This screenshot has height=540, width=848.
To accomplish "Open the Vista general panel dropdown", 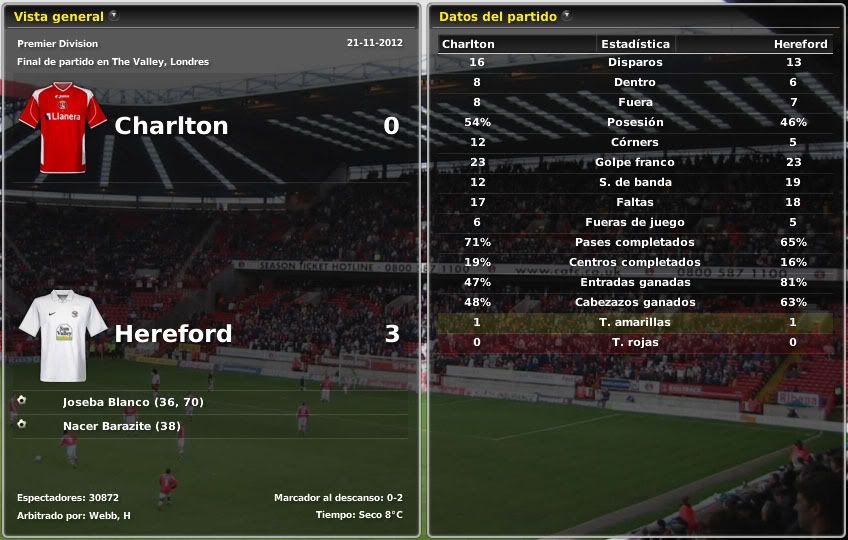I will point(113,16).
